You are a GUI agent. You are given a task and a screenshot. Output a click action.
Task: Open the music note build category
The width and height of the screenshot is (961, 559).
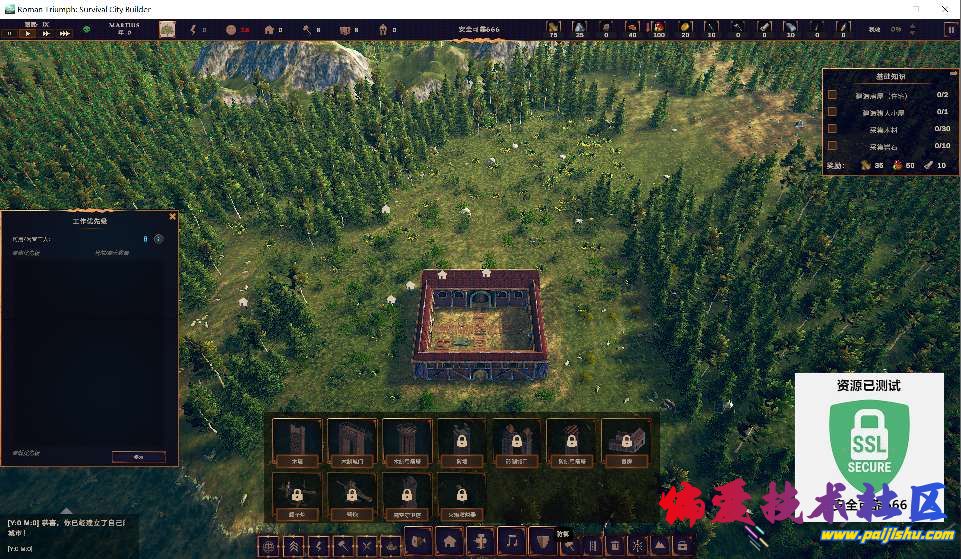pyautogui.click(x=511, y=541)
